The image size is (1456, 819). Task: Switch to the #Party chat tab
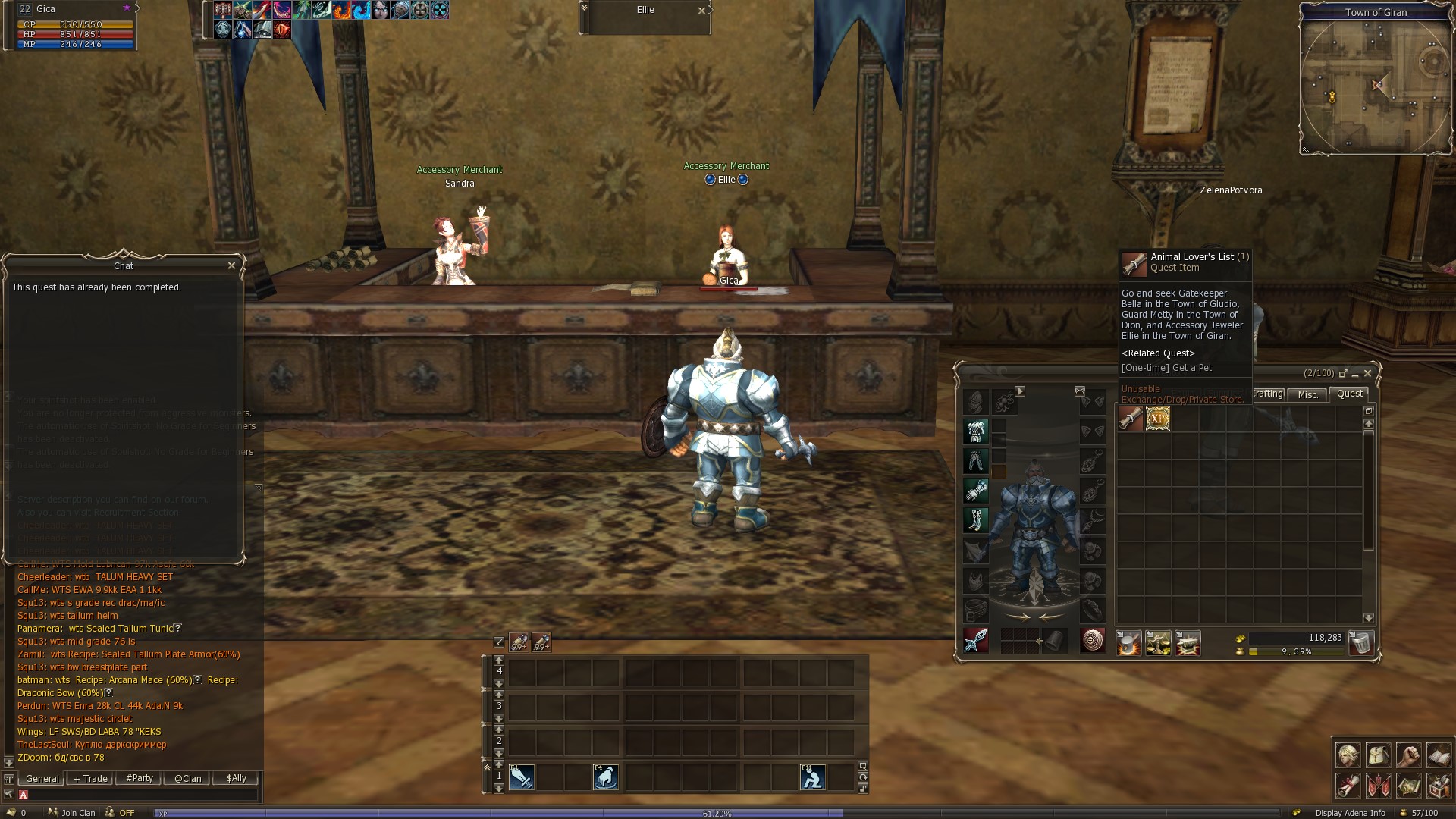[x=140, y=778]
